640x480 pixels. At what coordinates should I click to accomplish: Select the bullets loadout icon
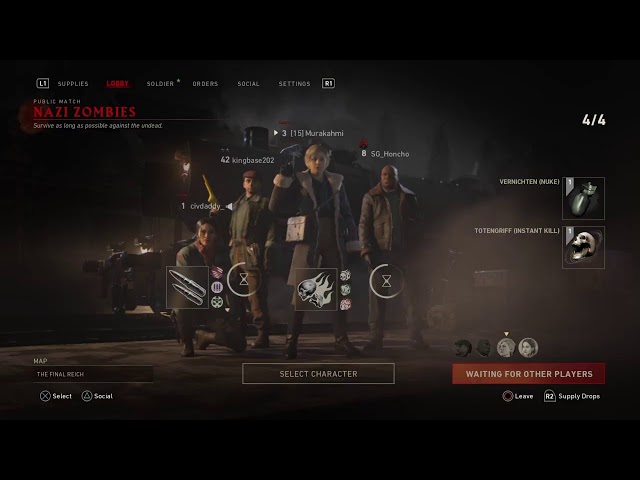click(x=187, y=287)
